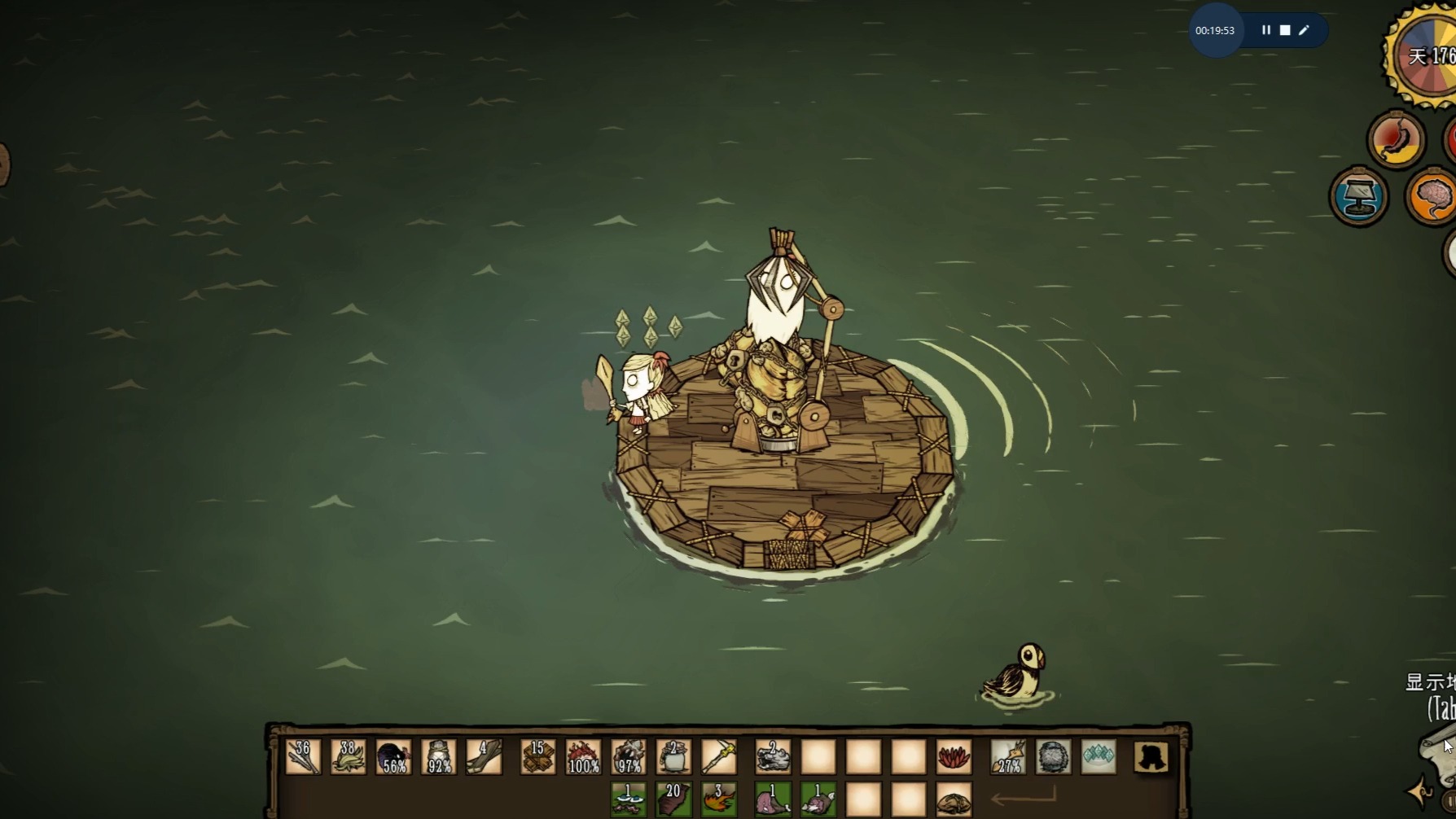The image size is (1456, 819).
Task: Select the item slot showing 97% durability
Action: pos(629,757)
